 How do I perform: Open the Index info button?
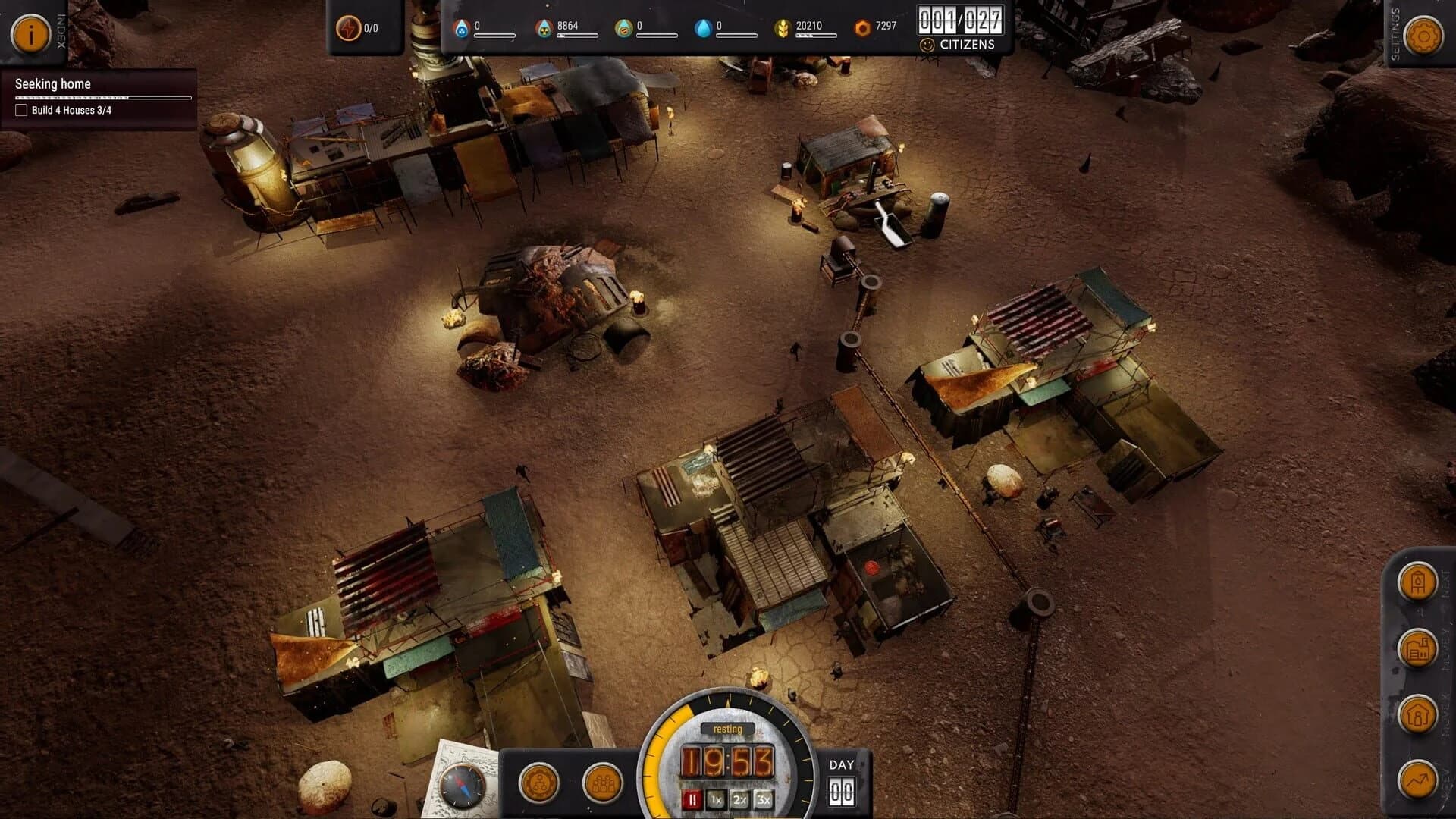pos(30,34)
